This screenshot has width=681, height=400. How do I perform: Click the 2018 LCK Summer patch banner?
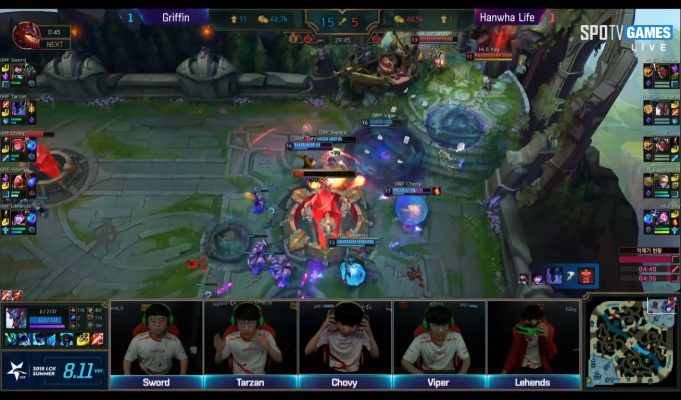[54, 370]
